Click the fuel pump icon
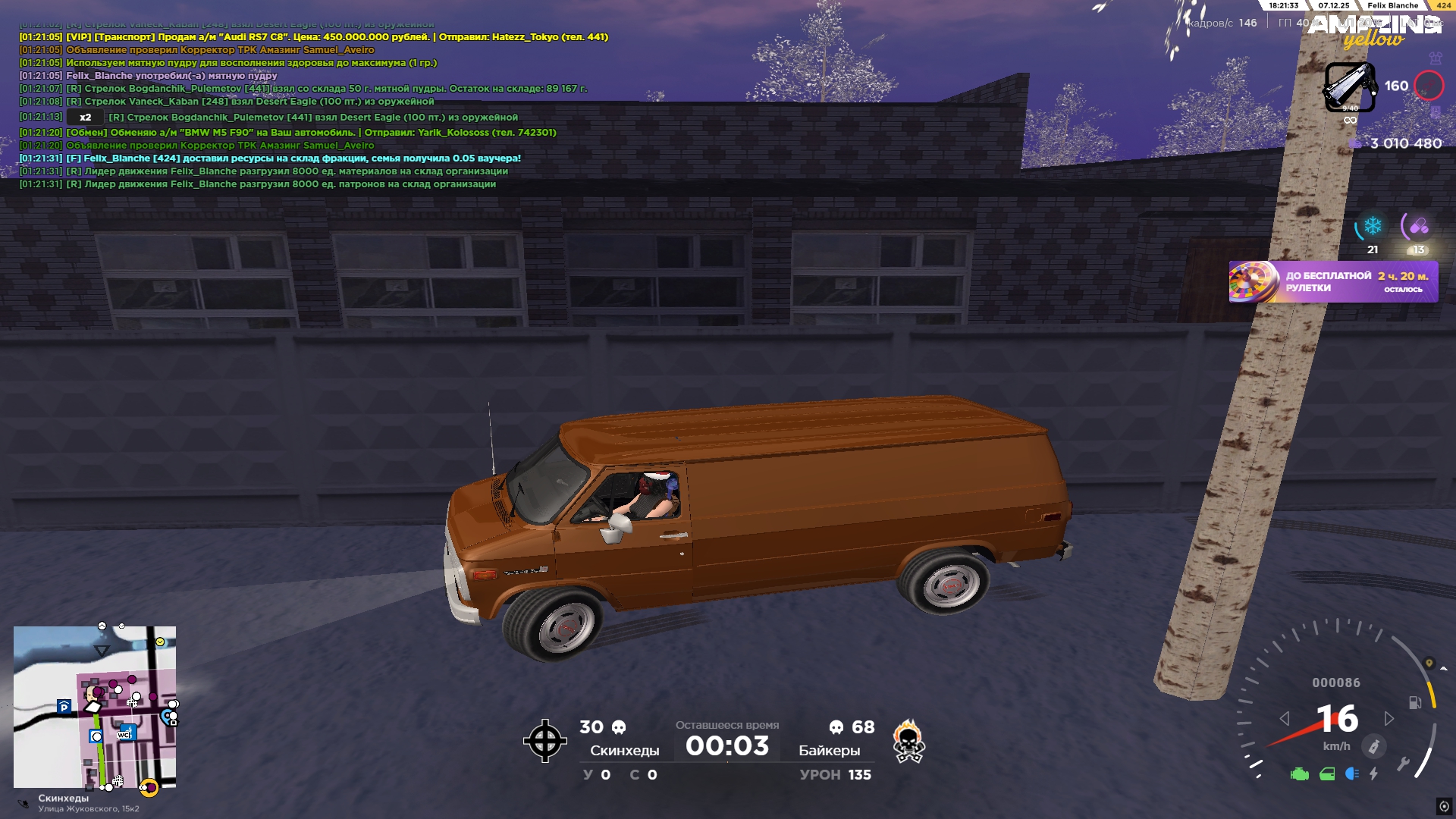This screenshot has width=1456, height=819. [1415, 702]
